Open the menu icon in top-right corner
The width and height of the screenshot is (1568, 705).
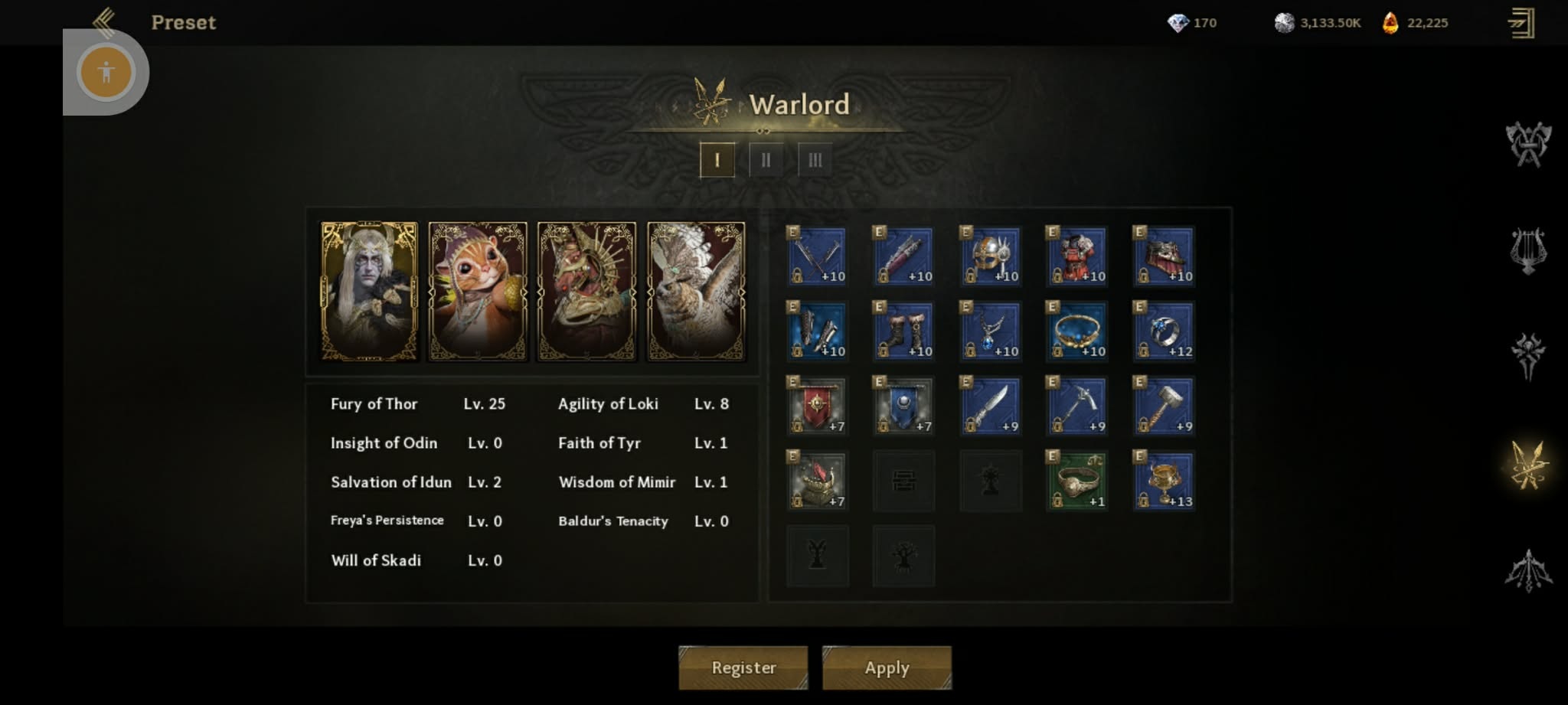point(1521,23)
